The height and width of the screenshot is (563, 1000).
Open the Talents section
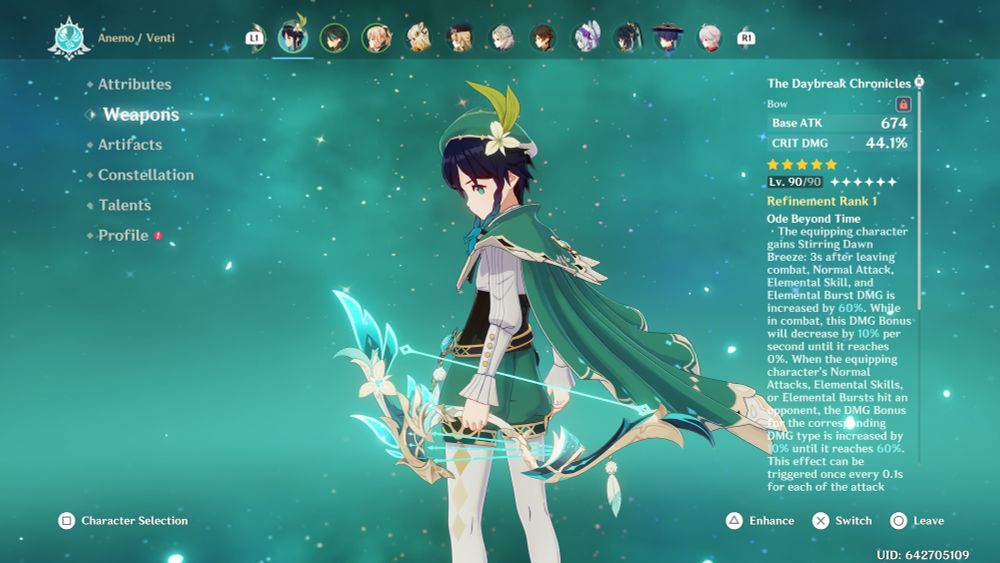[124, 205]
